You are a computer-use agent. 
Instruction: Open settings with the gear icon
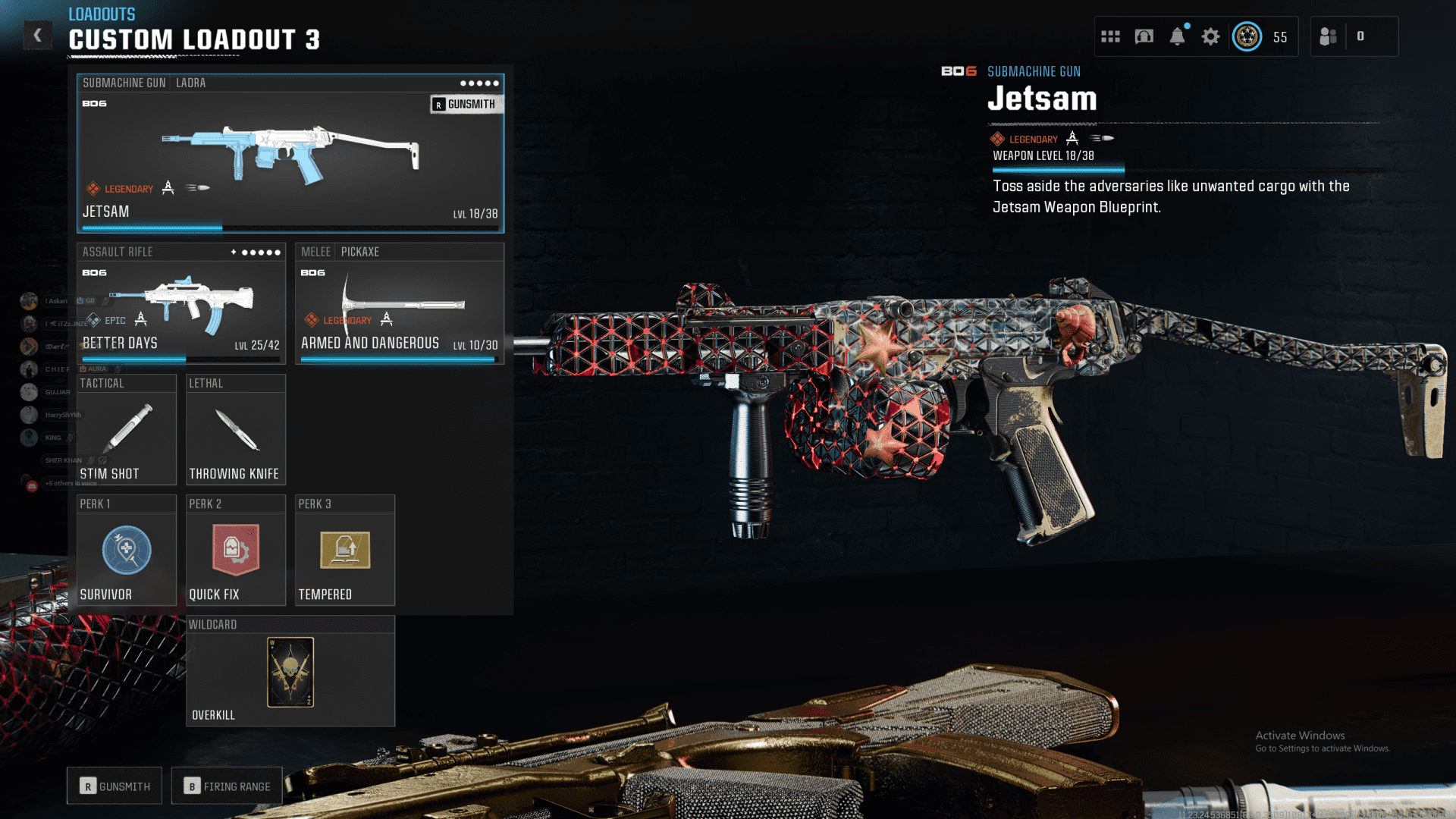1210,36
